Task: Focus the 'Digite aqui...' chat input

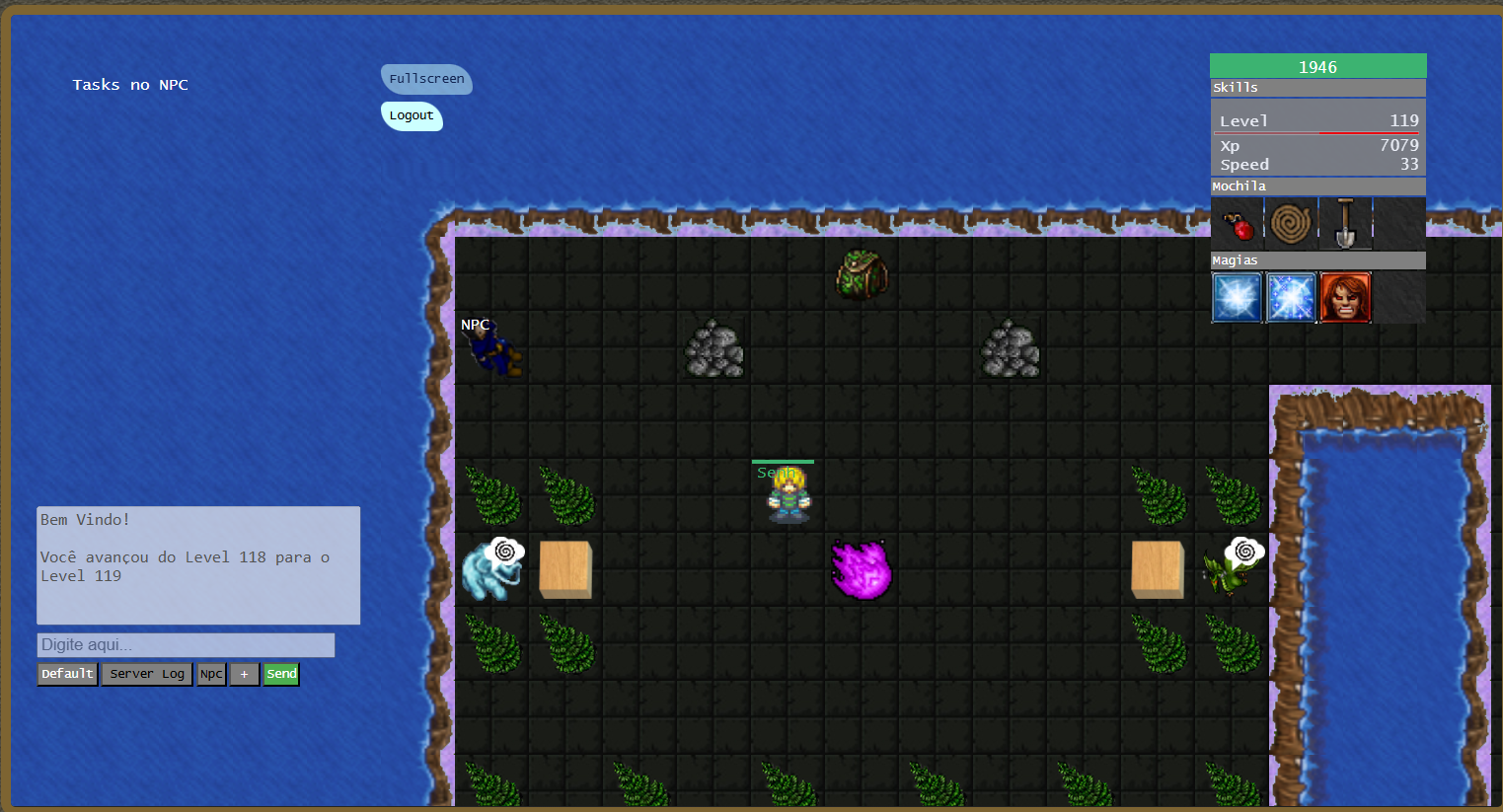Action: coord(186,644)
